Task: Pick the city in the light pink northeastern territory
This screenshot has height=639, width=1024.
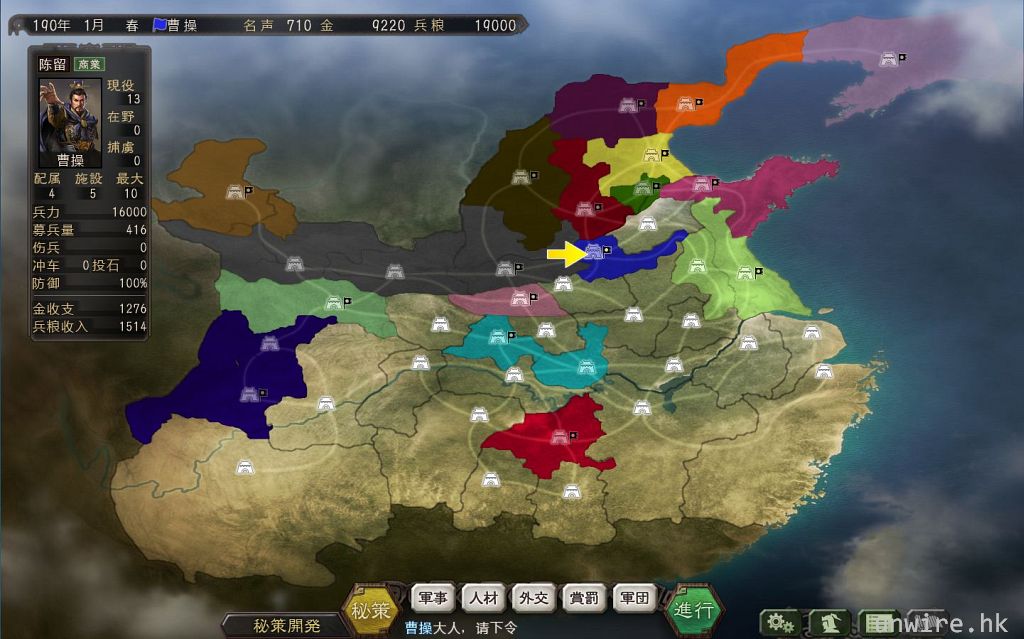Action: click(x=886, y=58)
